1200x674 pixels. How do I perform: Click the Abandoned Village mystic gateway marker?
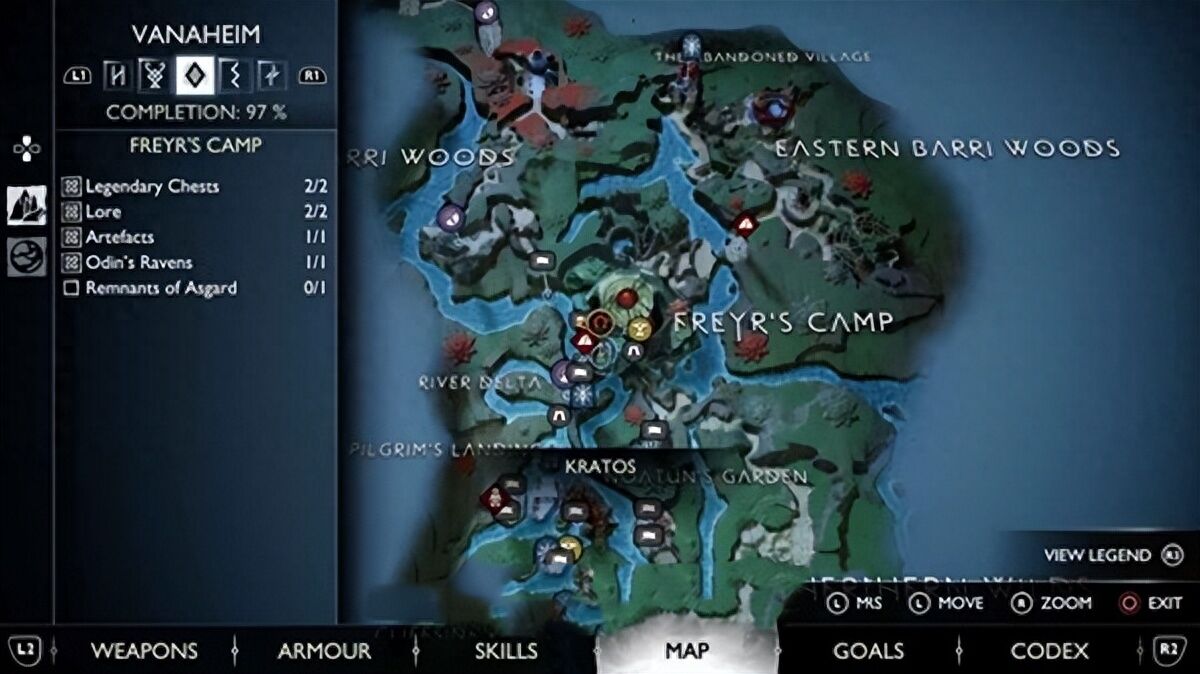pyautogui.click(x=691, y=45)
